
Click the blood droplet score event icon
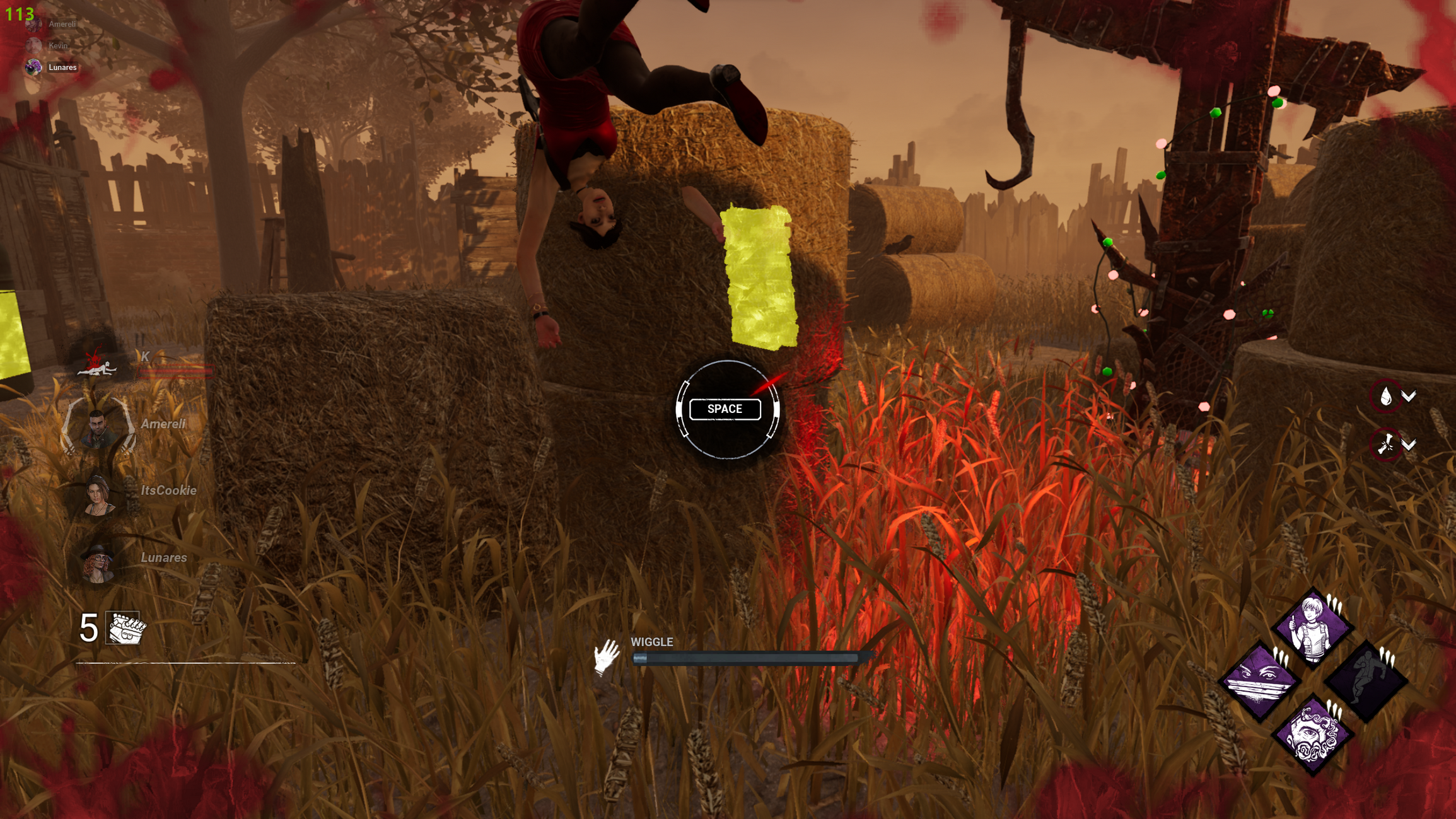pos(1385,395)
